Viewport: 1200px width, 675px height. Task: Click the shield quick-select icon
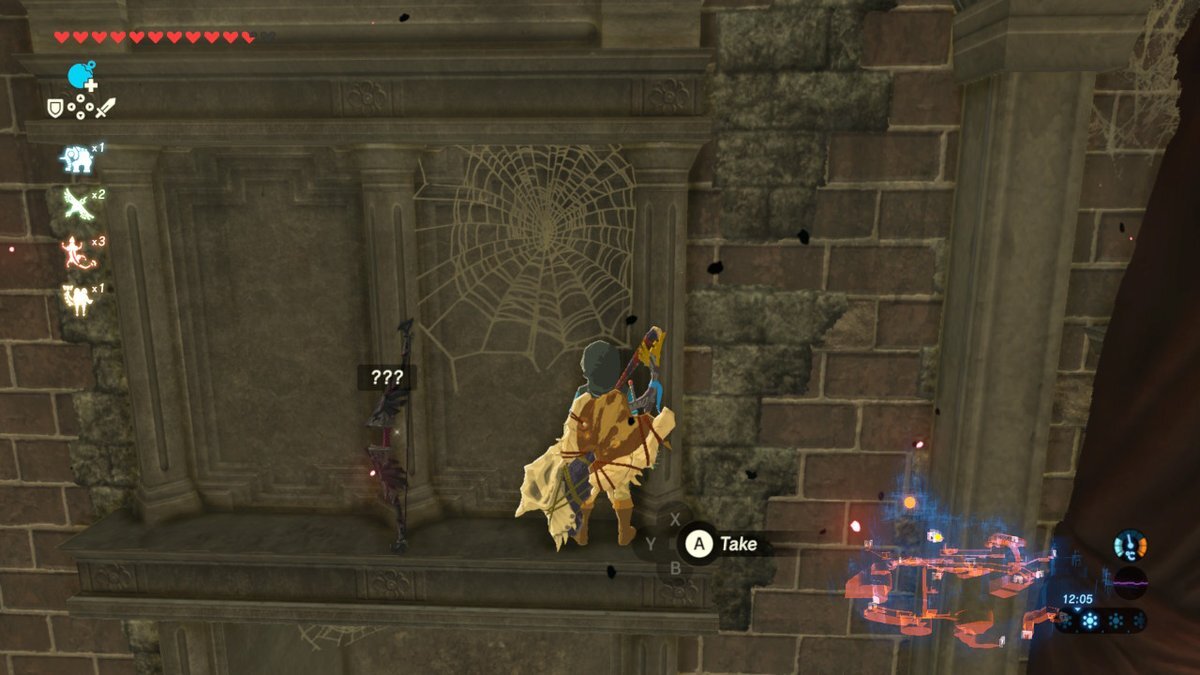coord(56,107)
